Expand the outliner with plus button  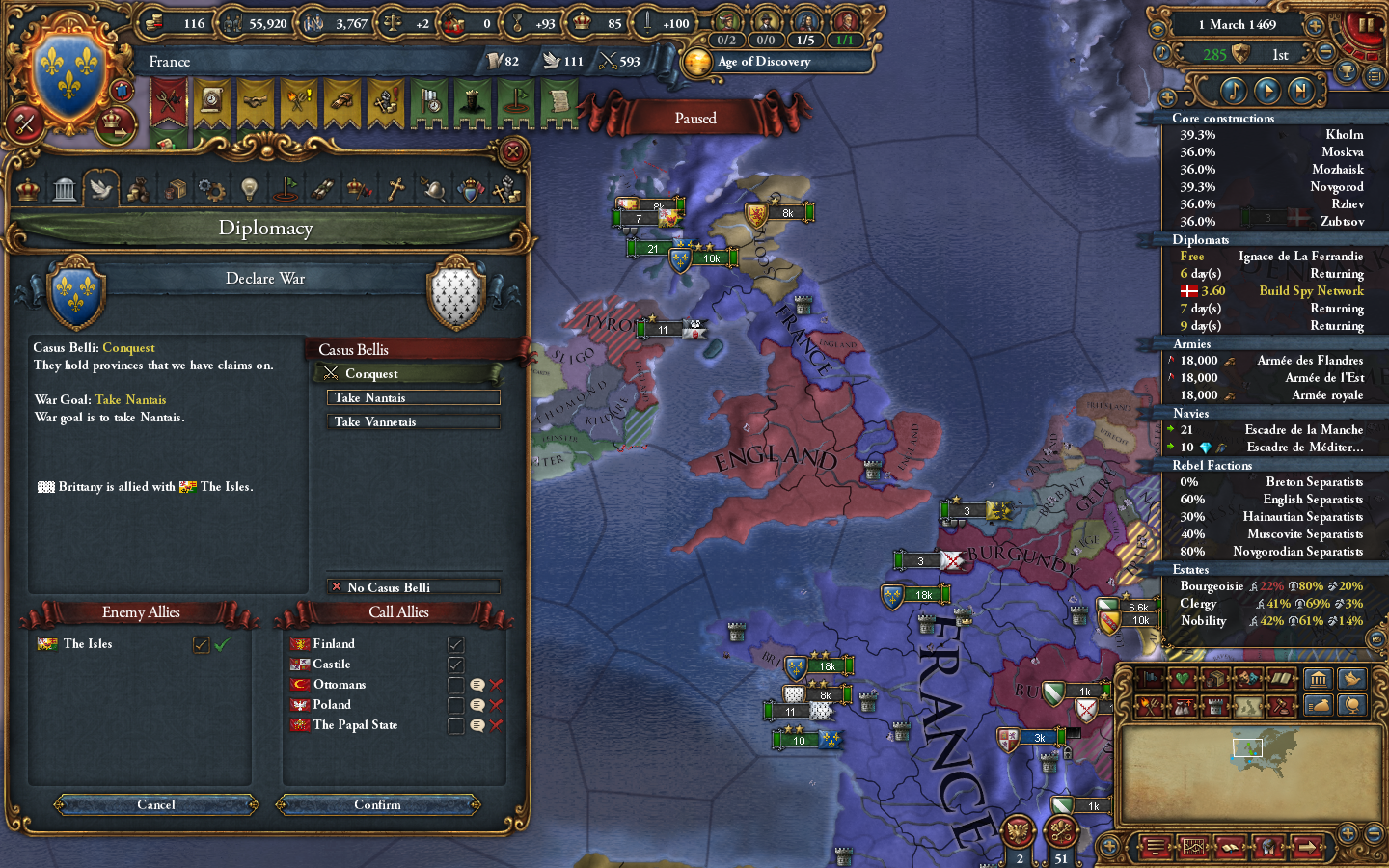tap(1168, 96)
